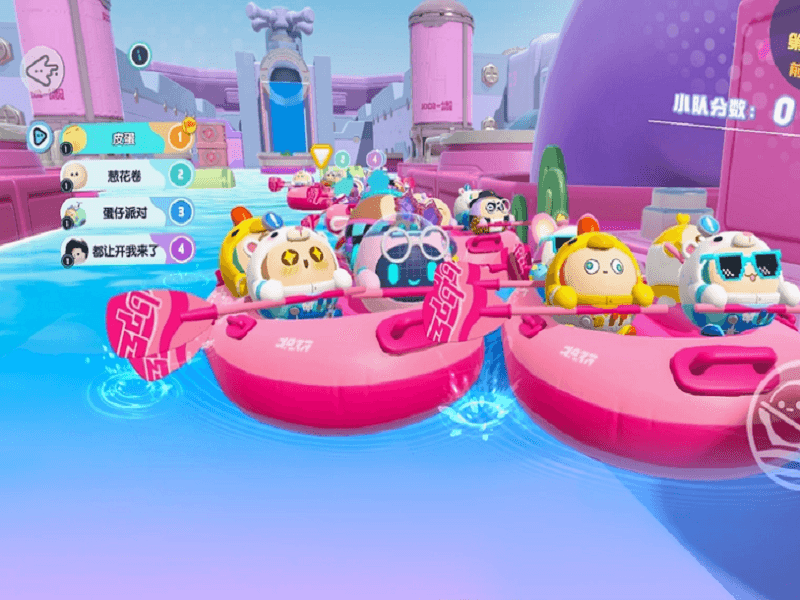Viewport: 800px width, 600px height.
Task: Click the blue play arrow beside 皮蛋
Action: (x=40, y=136)
